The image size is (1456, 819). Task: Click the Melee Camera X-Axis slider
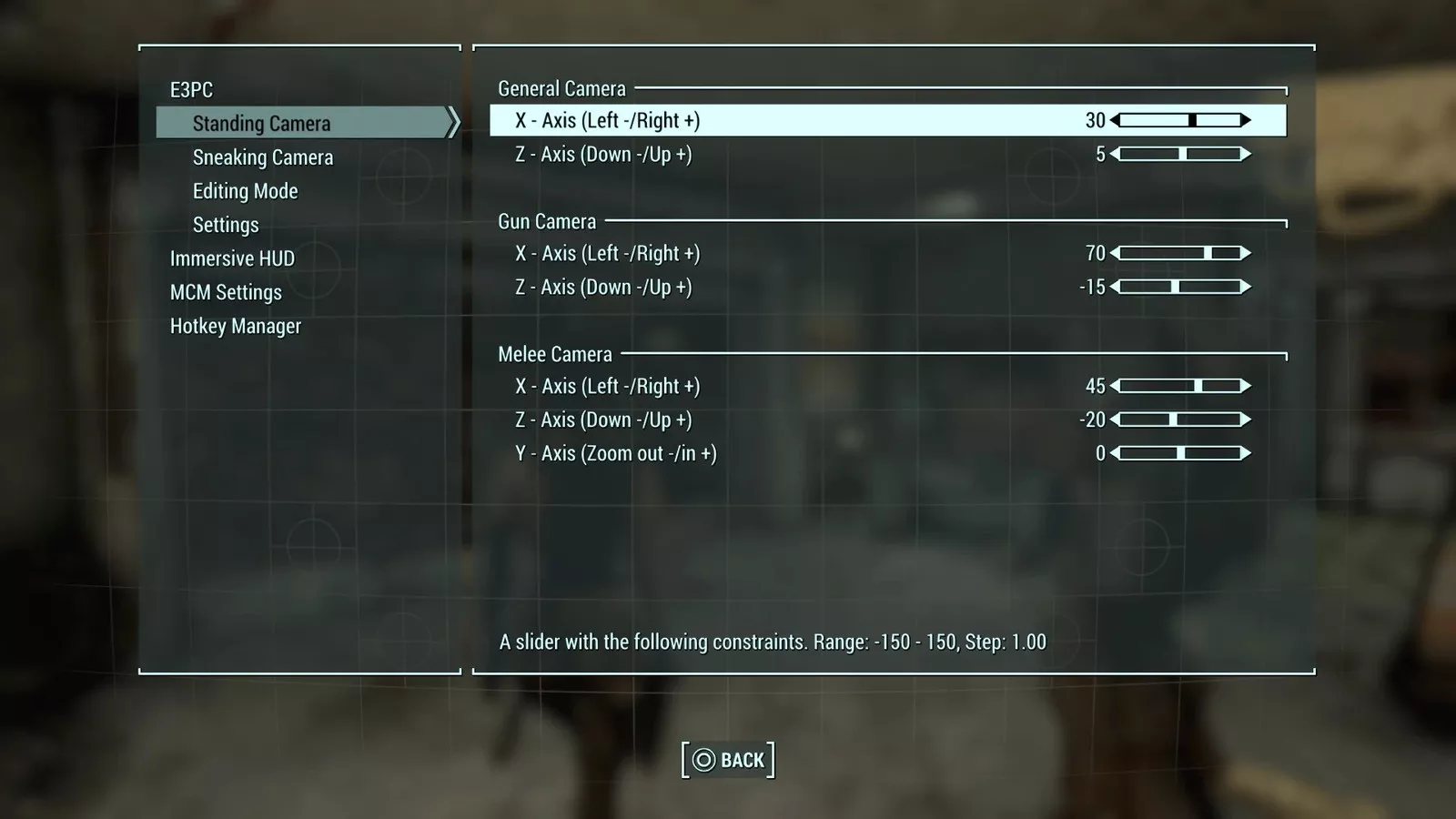click(x=1180, y=386)
